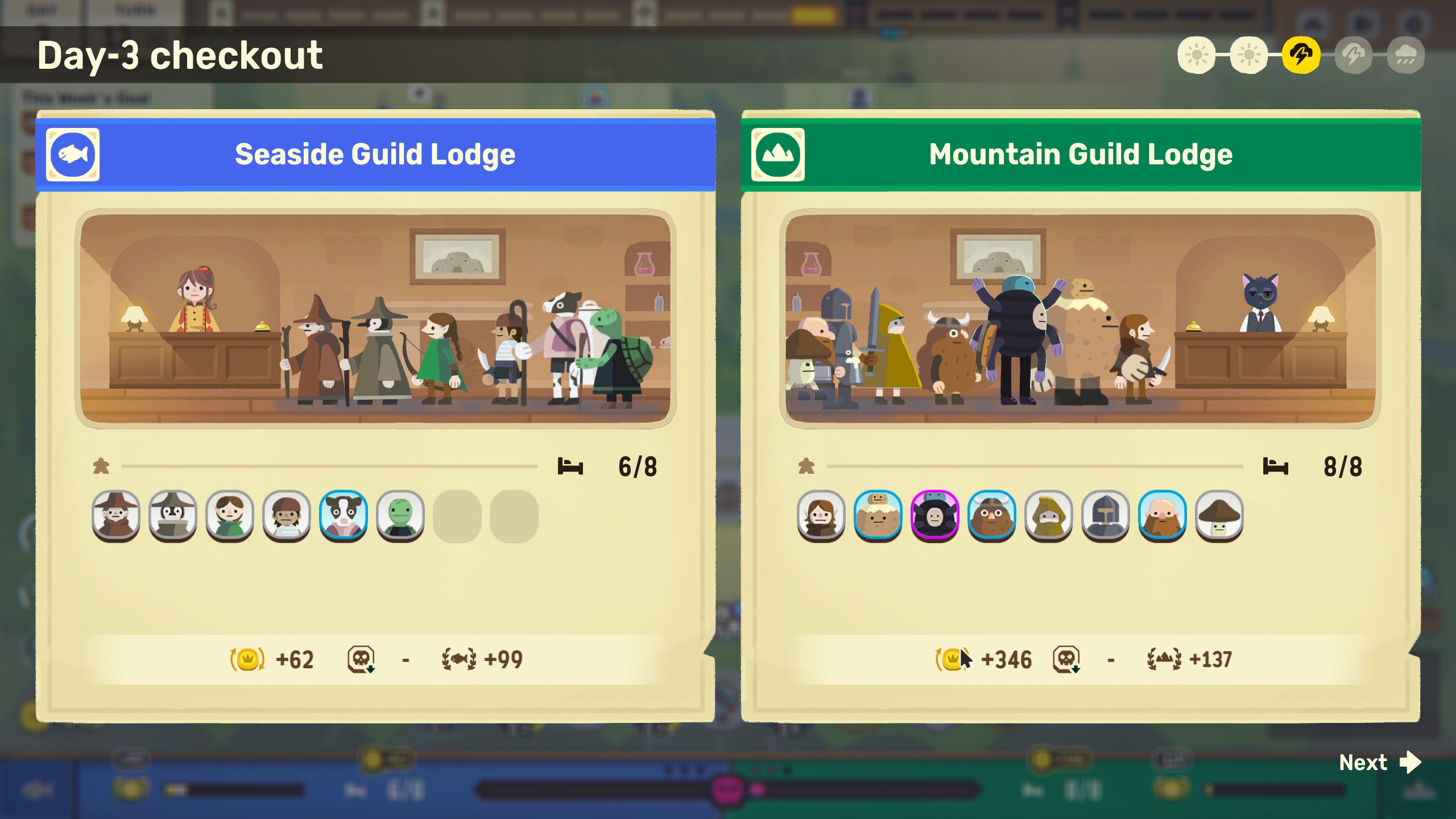Select the brown mushroom guest portrait
This screenshot has width=1456, height=819.
(1219, 515)
